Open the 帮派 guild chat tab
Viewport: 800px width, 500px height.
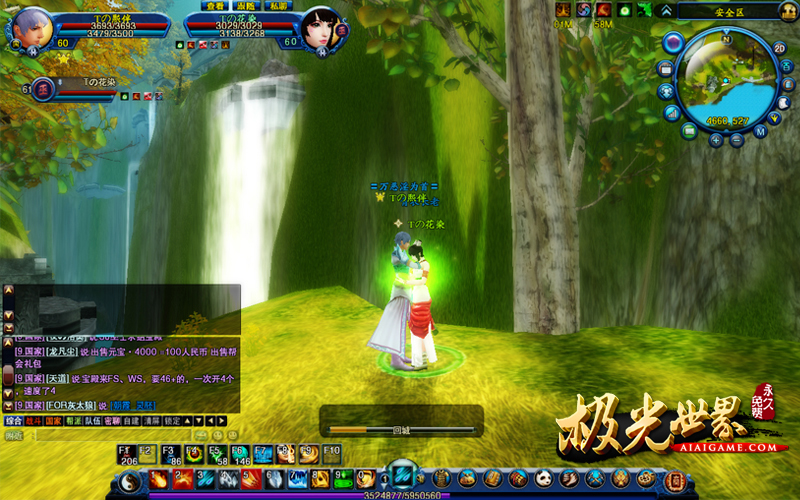pos(75,421)
